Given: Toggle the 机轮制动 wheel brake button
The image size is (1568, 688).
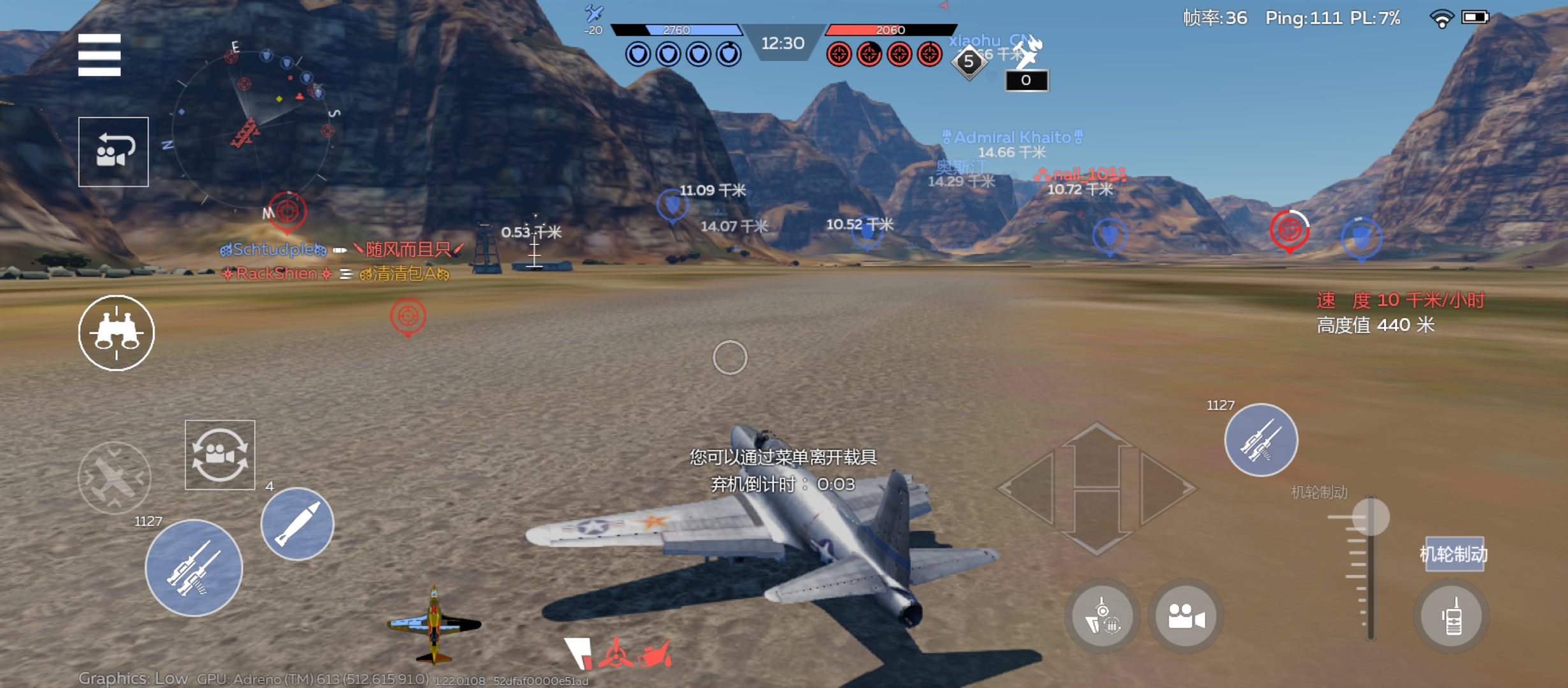Looking at the screenshot, I should [1454, 554].
